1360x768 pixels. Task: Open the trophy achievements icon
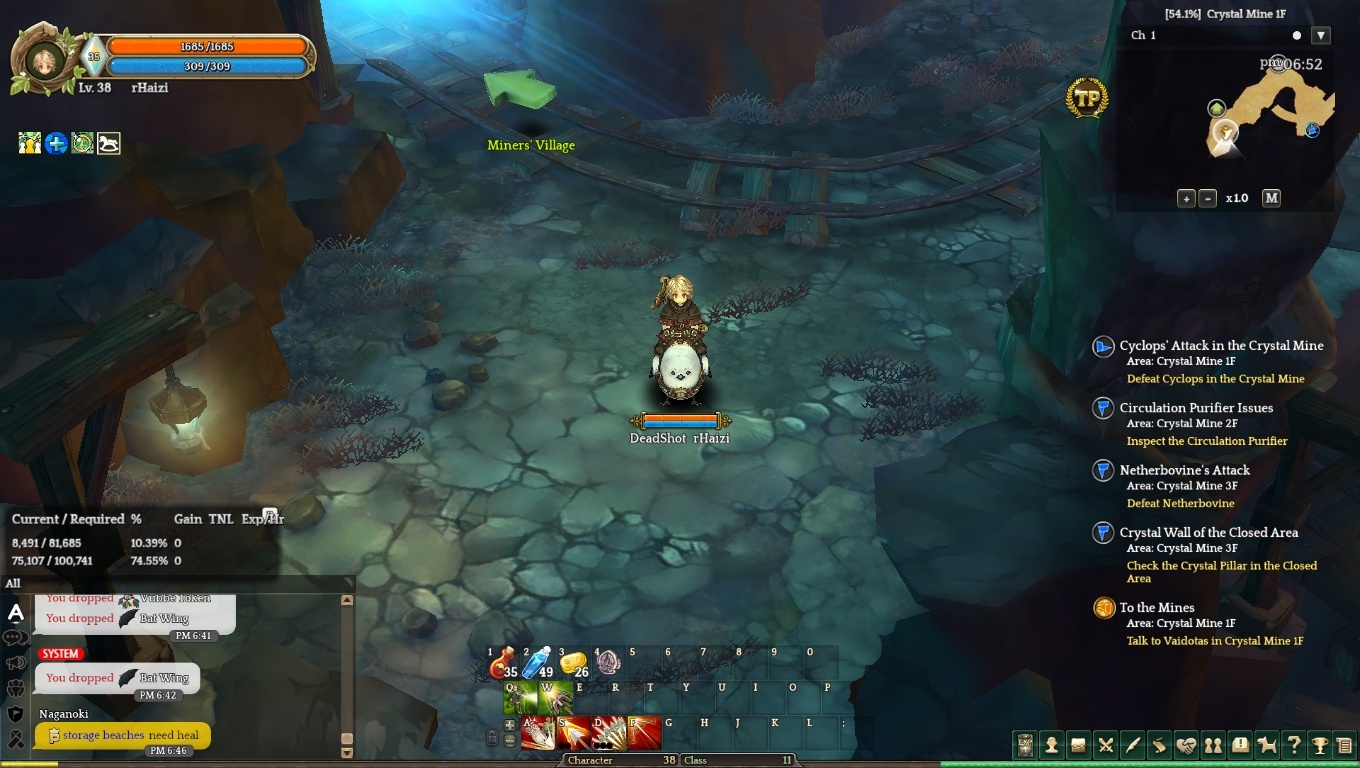(x=1320, y=745)
